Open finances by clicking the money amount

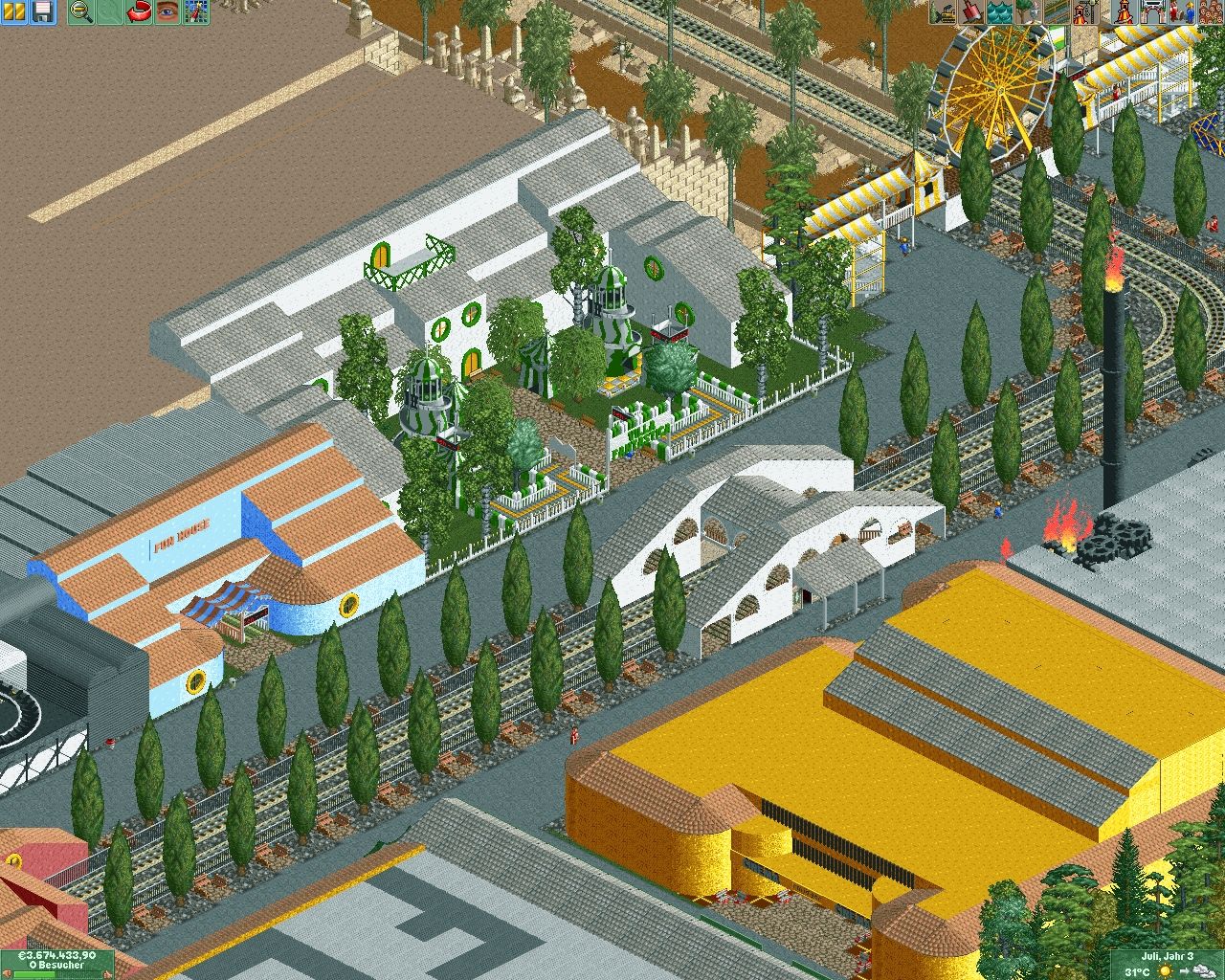[x=56, y=955]
